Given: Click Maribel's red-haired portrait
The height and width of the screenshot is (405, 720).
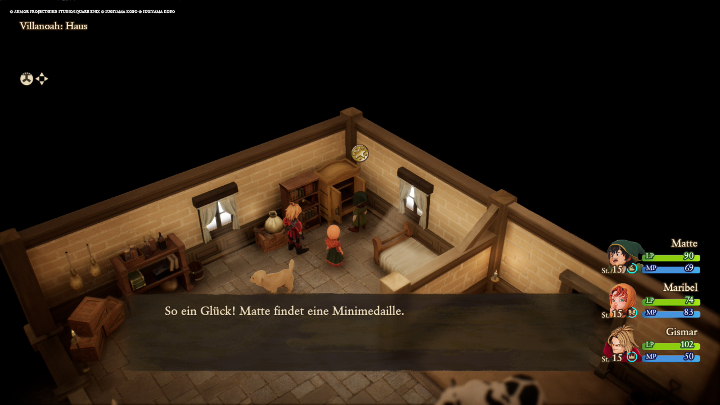Looking at the screenshot, I should tap(623, 299).
